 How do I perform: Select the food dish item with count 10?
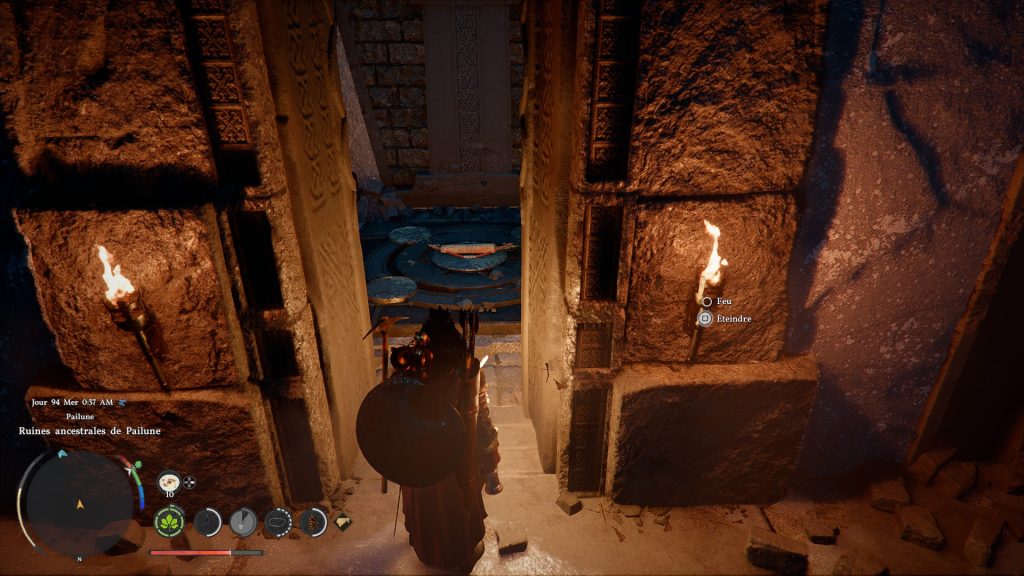tap(169, 481)
